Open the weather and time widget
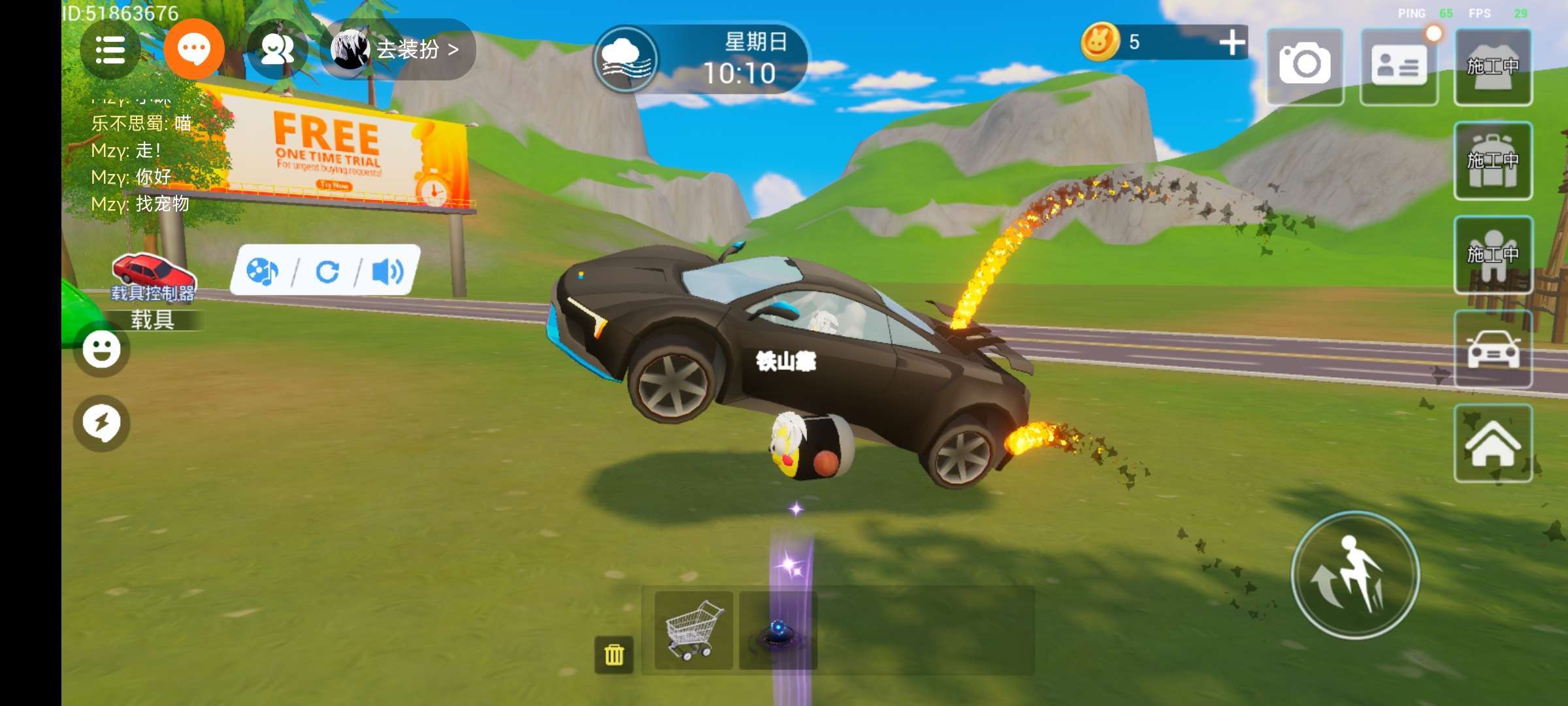Image resolution: width=1568 pixels, height=706 pixels. click(700, 59)
